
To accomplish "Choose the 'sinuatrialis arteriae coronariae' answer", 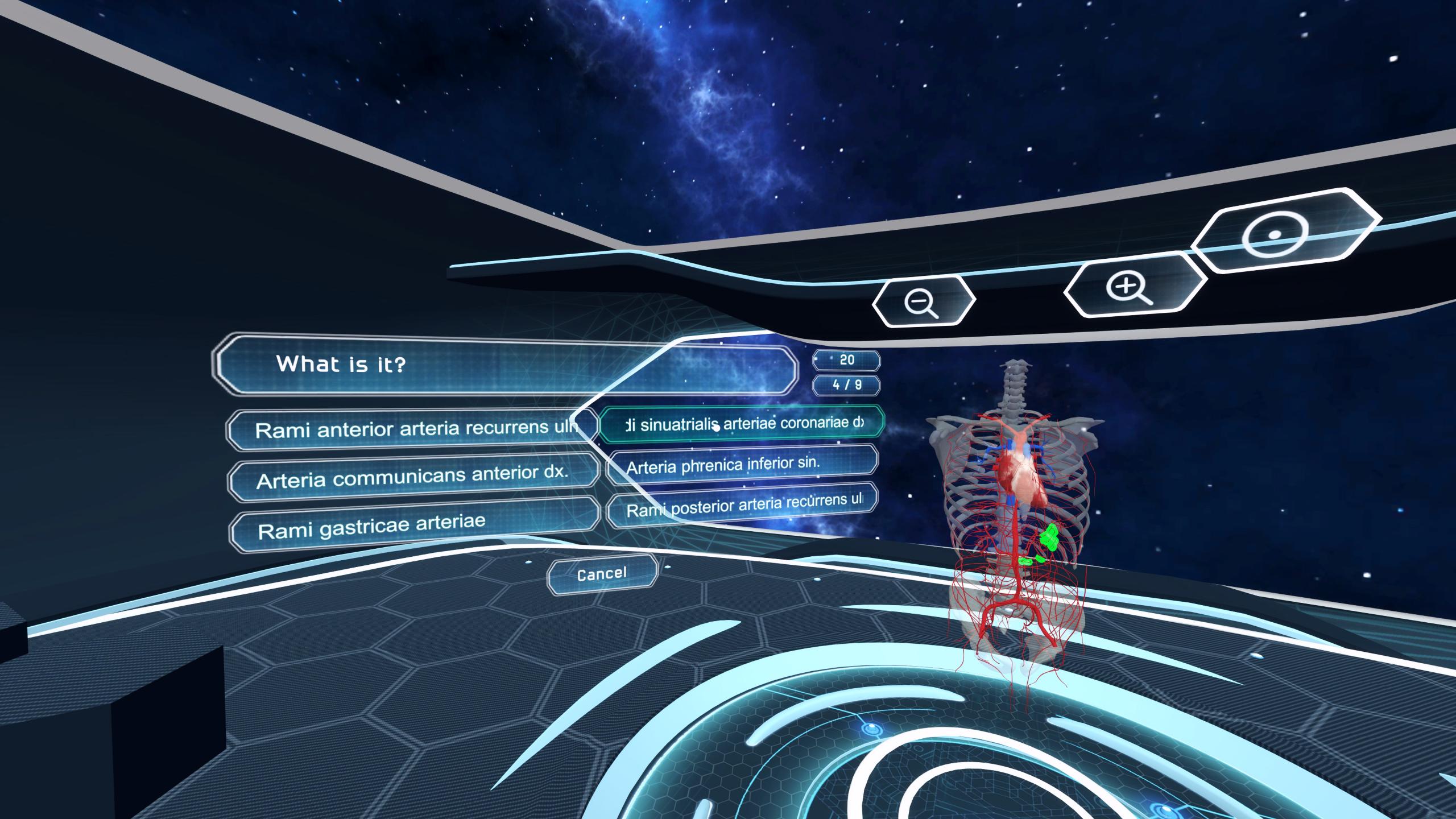I will pyautogui.click(x=742, y=424).
